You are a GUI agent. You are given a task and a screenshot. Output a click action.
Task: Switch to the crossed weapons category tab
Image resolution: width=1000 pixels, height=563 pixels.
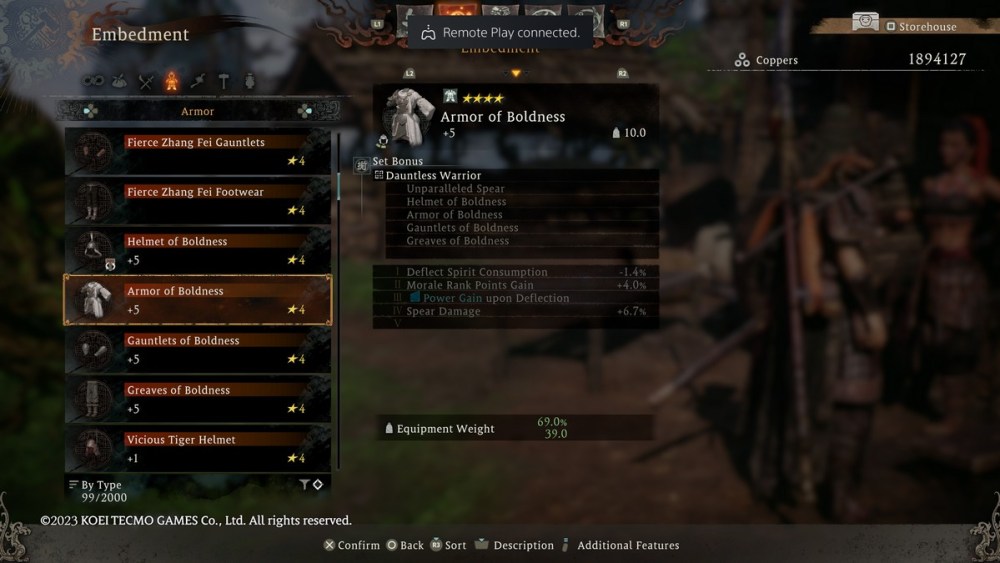click(x=146, y=81)
